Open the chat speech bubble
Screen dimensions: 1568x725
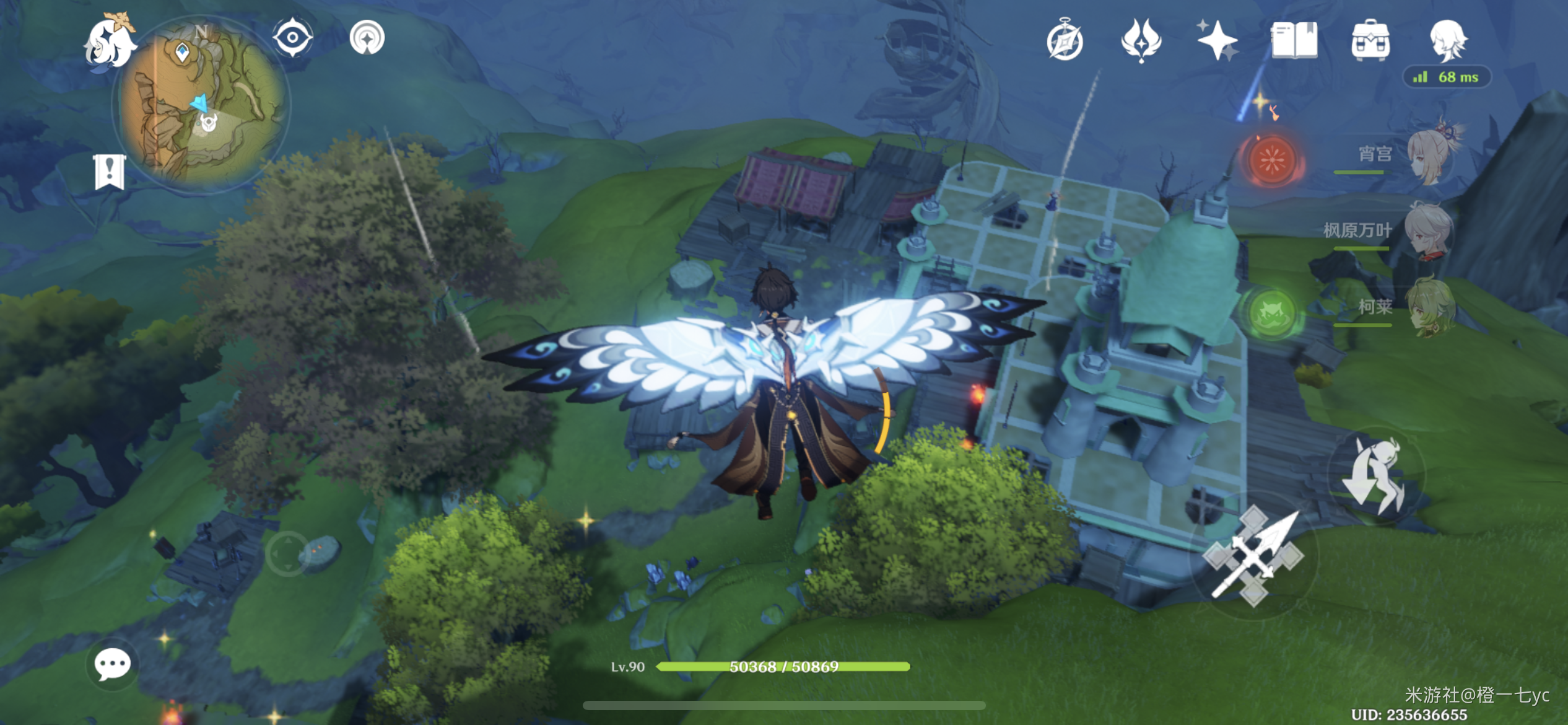click(x=112, y=665)
